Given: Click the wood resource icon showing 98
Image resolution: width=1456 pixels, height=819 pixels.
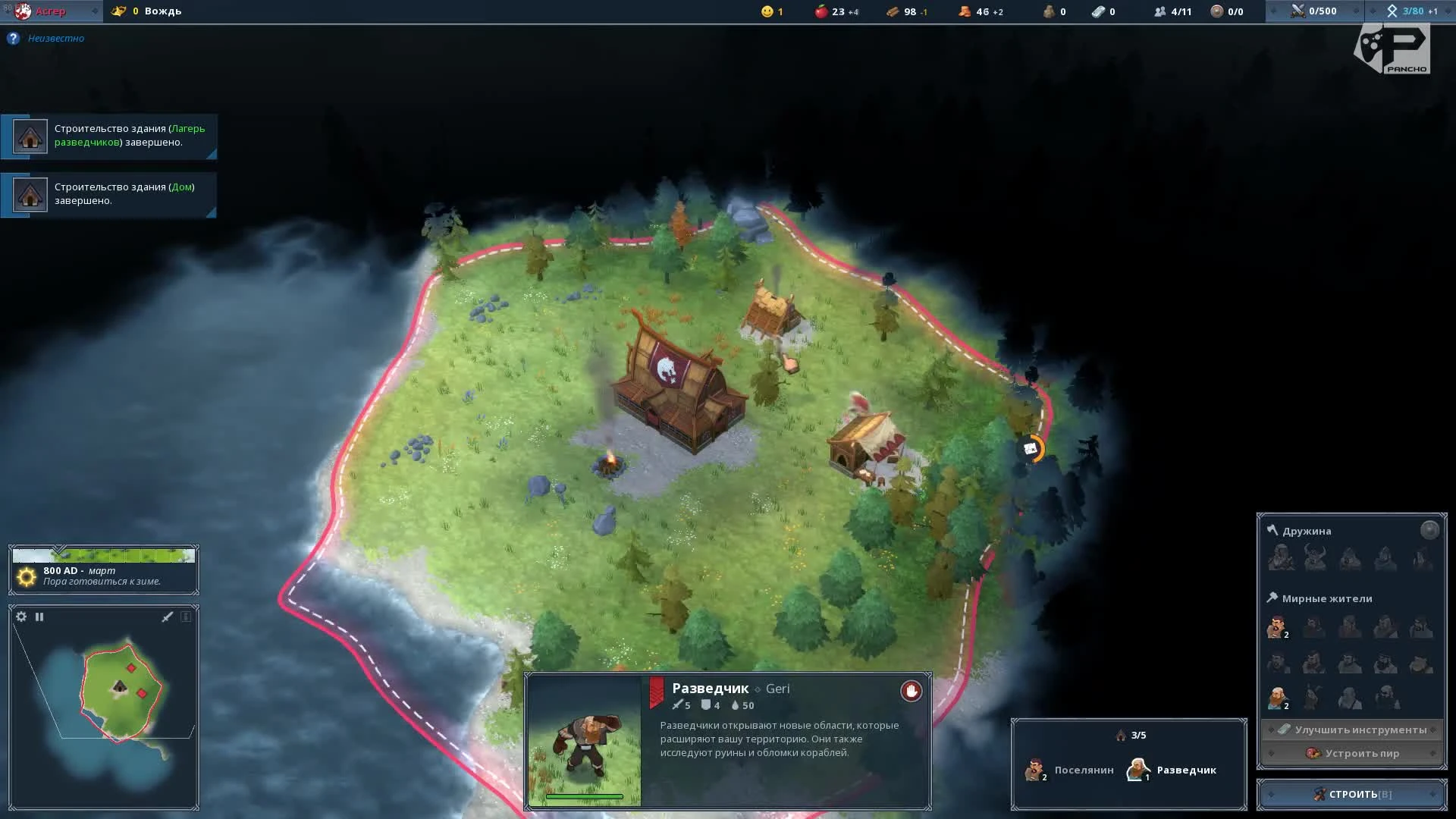Looking at the screenshot, I should pos(891,11).
